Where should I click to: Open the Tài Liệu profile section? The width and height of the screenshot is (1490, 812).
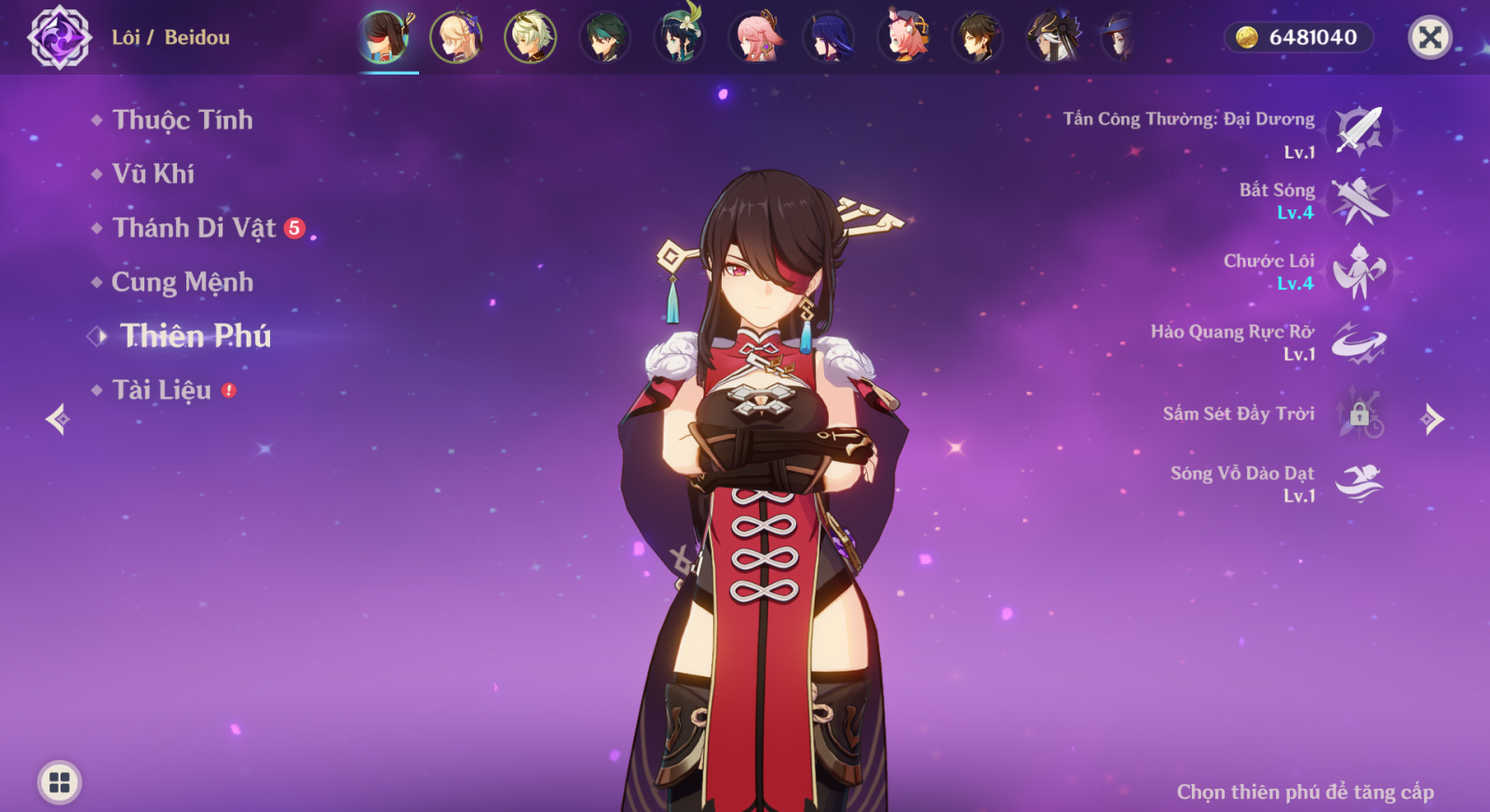pos(161,390)
